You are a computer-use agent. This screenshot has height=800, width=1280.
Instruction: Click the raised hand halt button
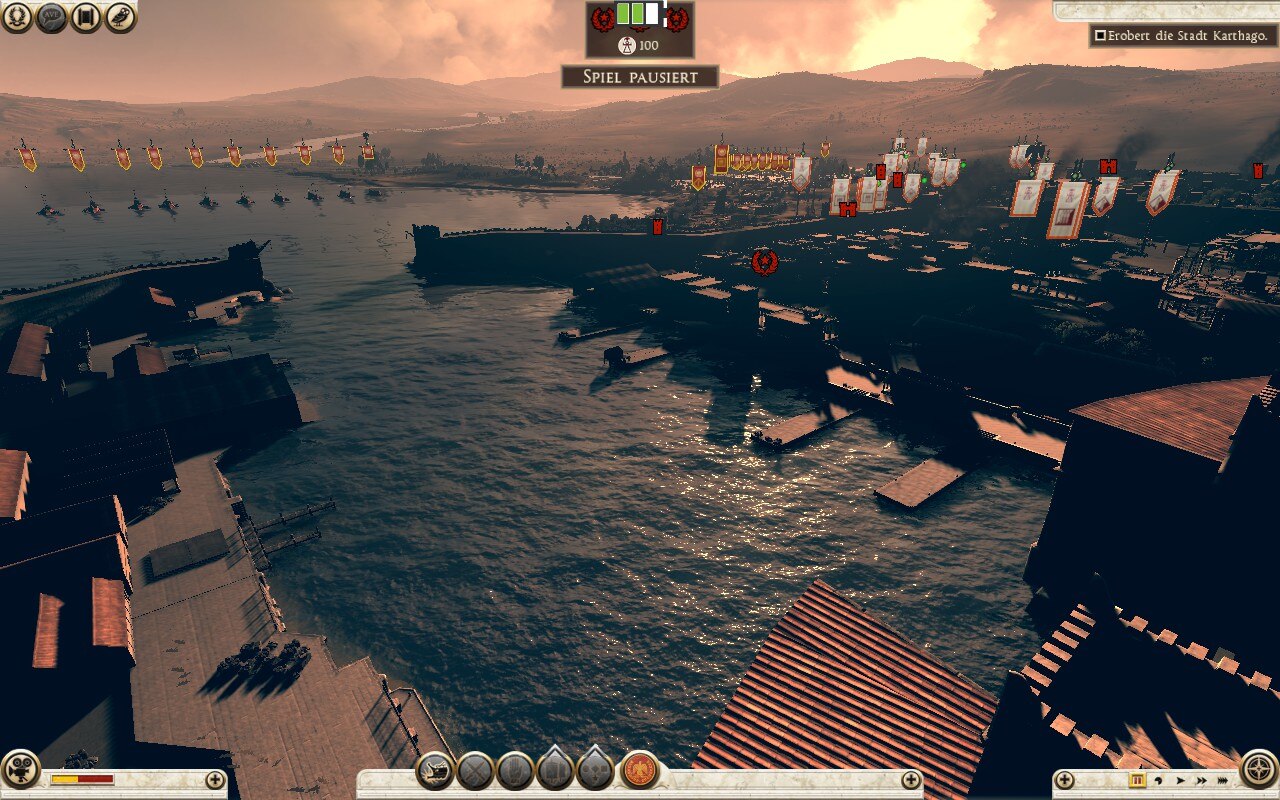[515, 771]
